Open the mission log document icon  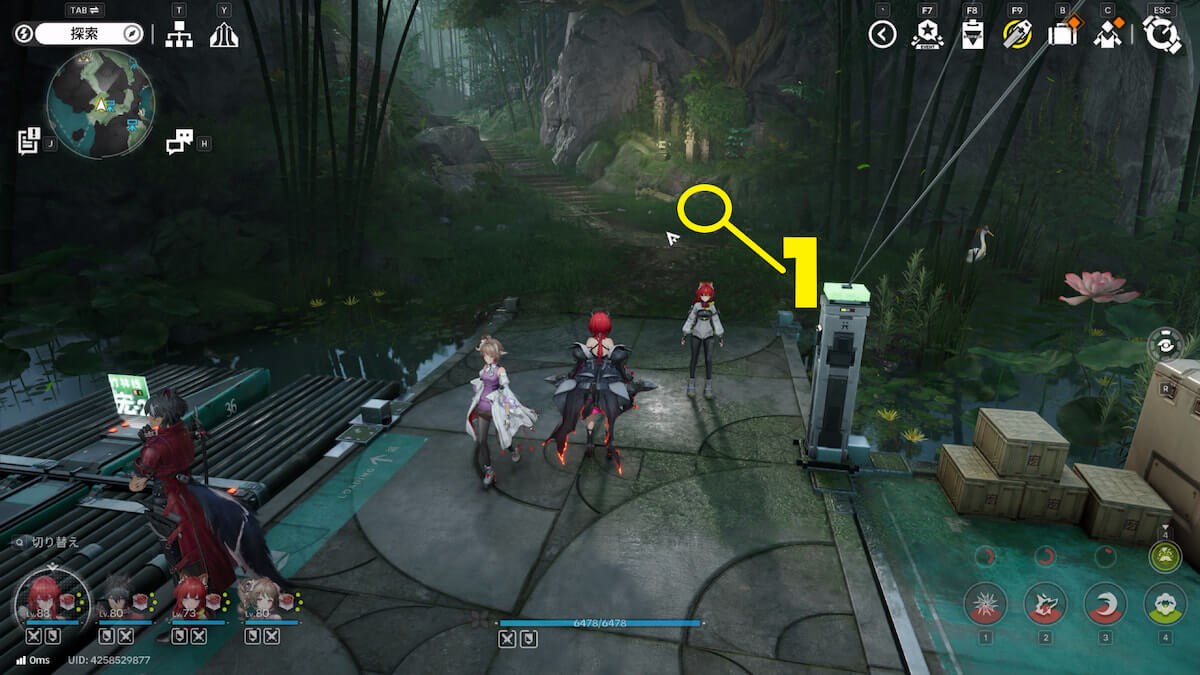pyautogui.click(x=28, y=140)
